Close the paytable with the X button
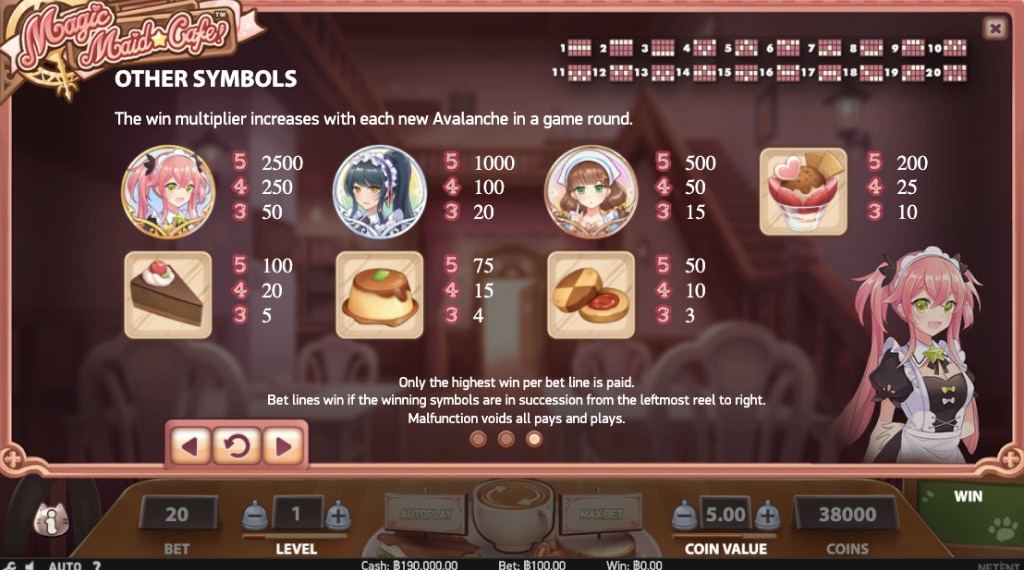1024x570 pixels. click(x=994, y=28)
